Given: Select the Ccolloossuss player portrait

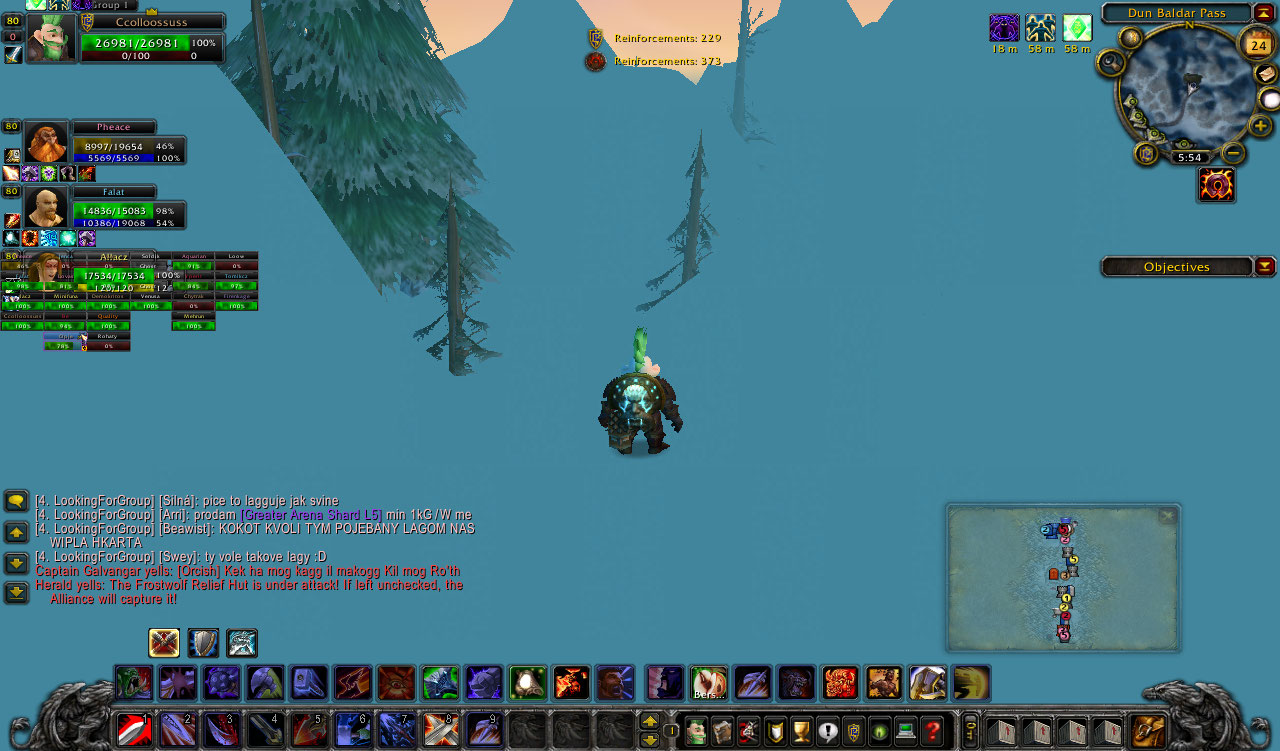Looking at the screenshot, I should (50, 39).
